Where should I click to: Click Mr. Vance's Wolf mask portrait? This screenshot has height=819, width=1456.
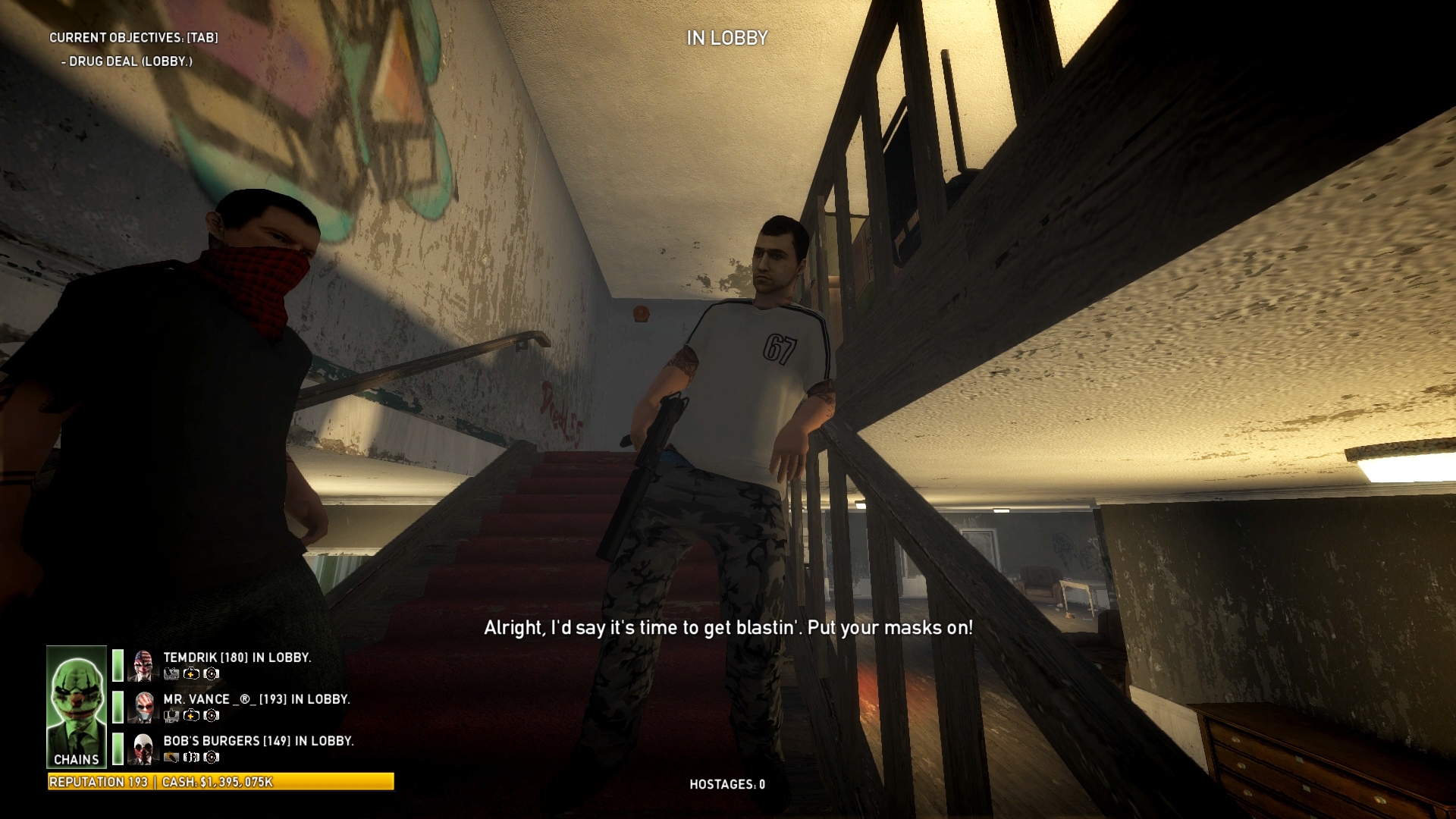tap(143, 707)
